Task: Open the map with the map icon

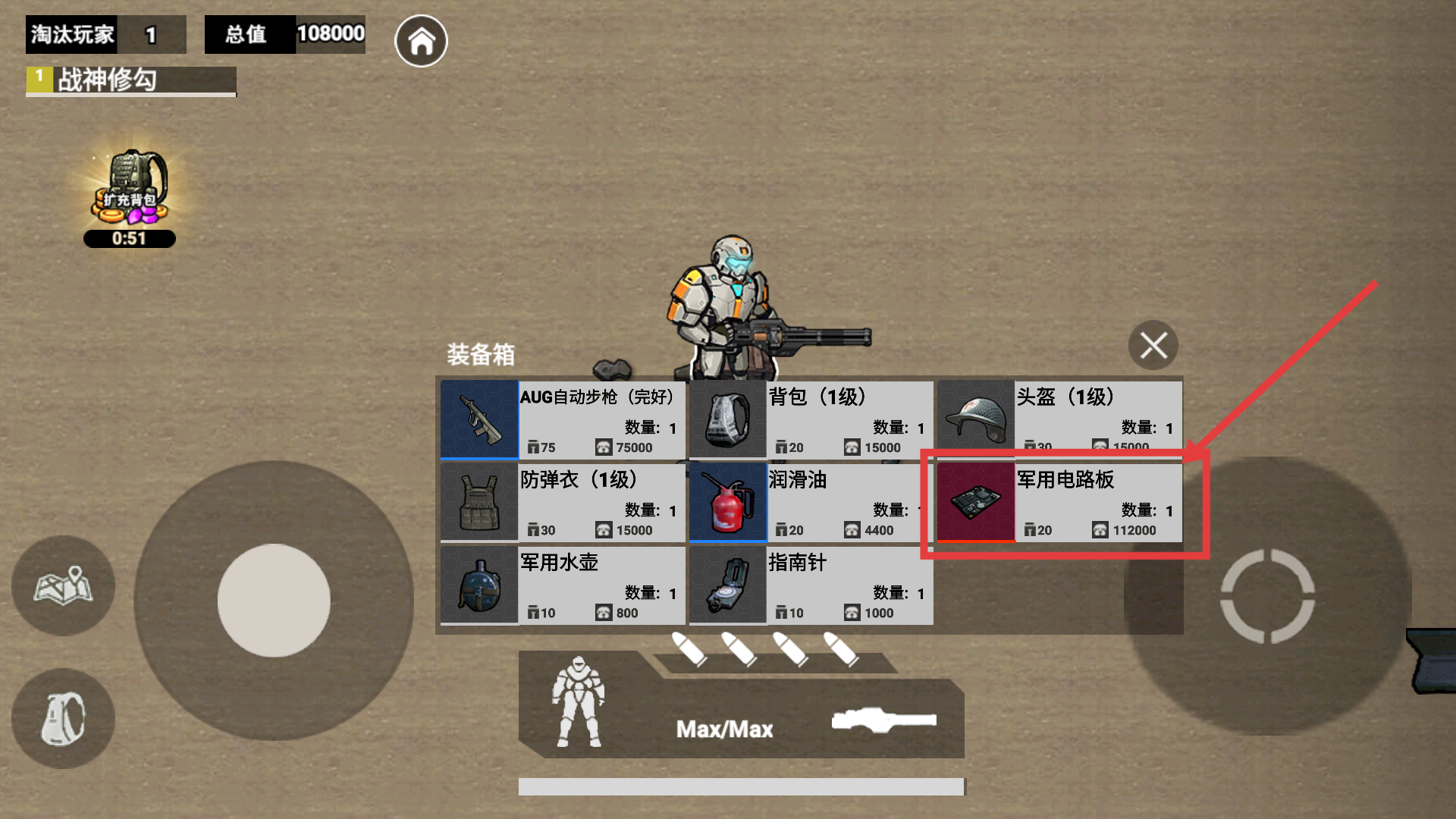Action: (x=64, y=585)
